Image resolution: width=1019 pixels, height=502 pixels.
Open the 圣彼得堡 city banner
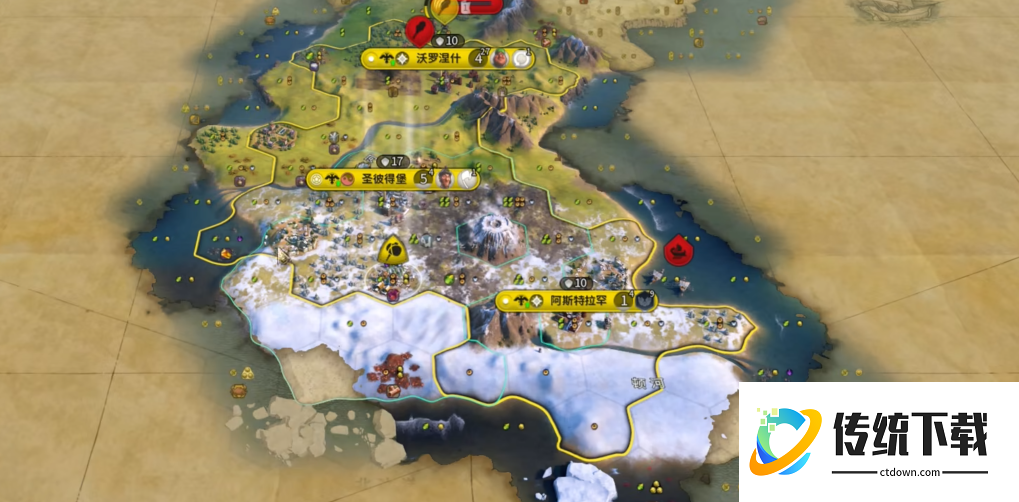(380, 179)
